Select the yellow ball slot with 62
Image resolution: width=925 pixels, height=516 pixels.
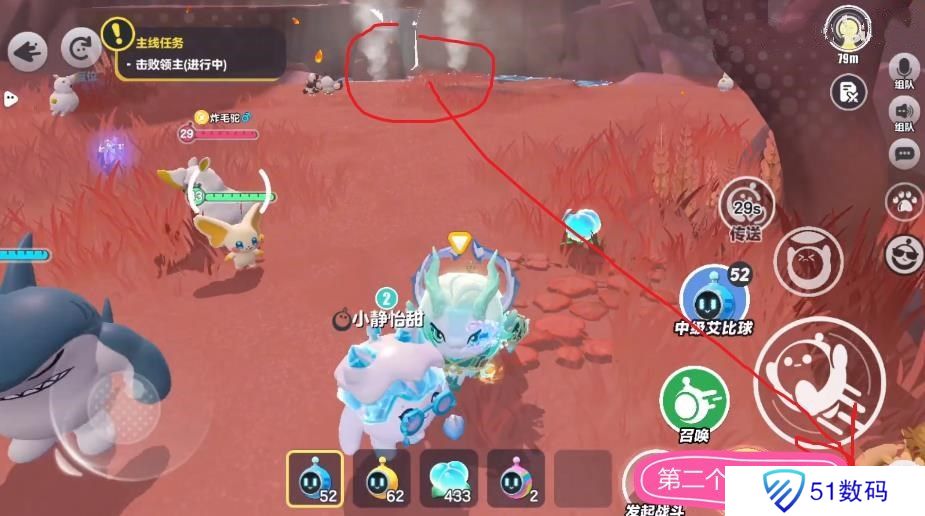tap(382, 478)
